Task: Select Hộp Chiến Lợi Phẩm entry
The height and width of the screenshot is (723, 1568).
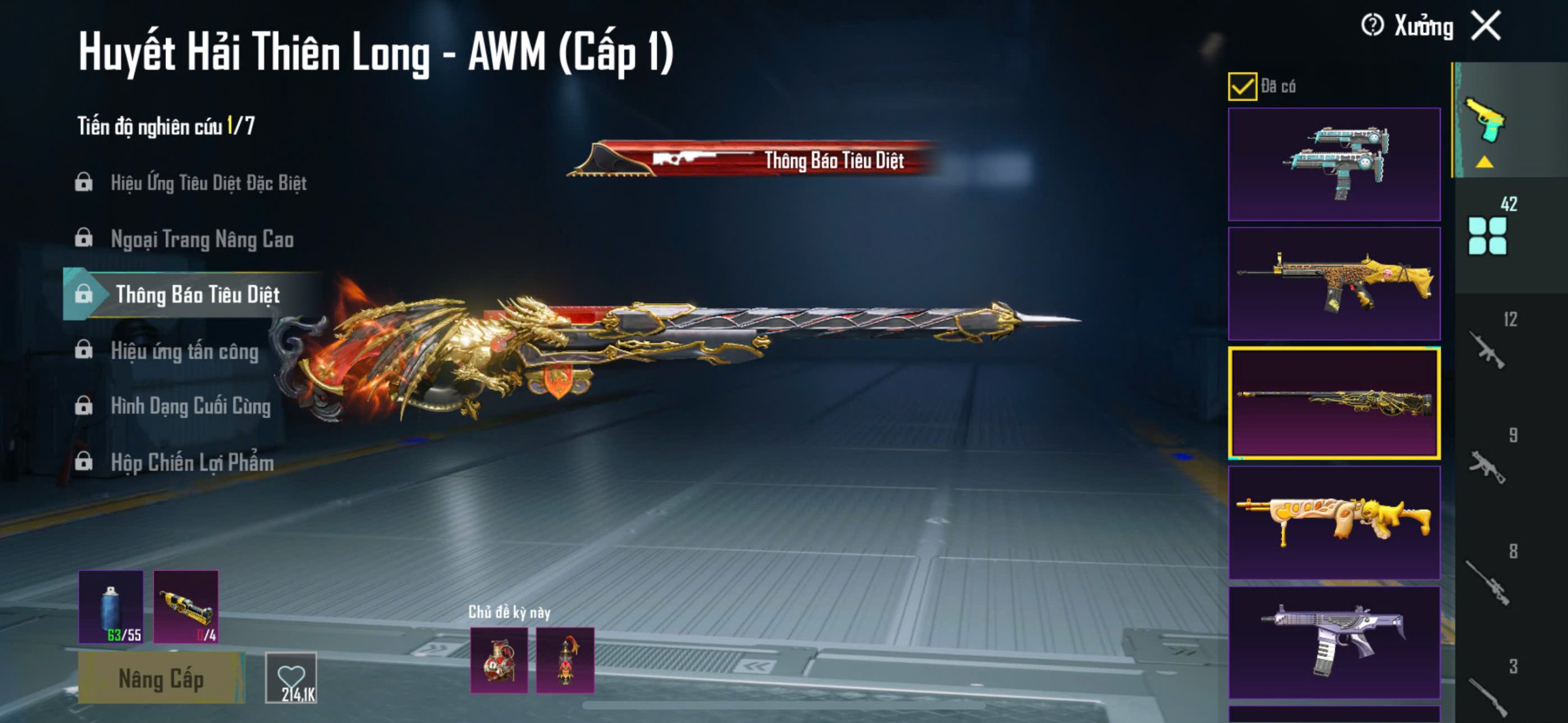Action: pyautogui.click(x=192, y=463)
